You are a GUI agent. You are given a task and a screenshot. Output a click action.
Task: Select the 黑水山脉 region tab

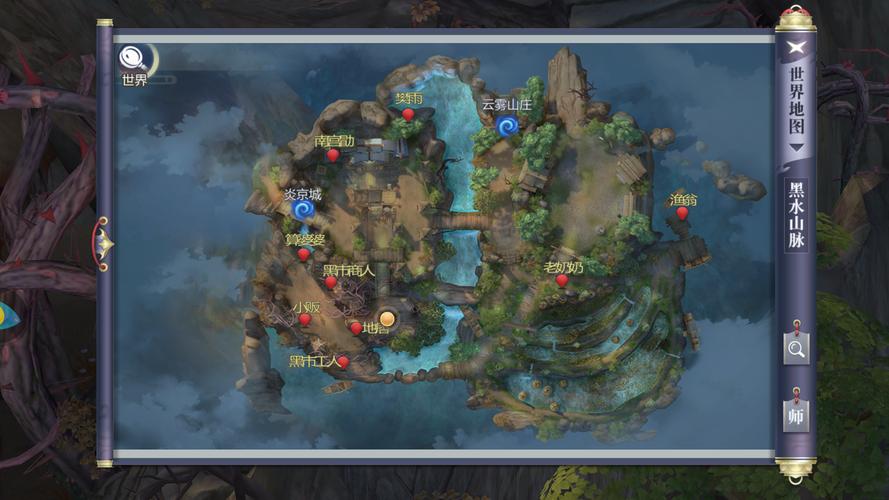click(x=796, y=216)
